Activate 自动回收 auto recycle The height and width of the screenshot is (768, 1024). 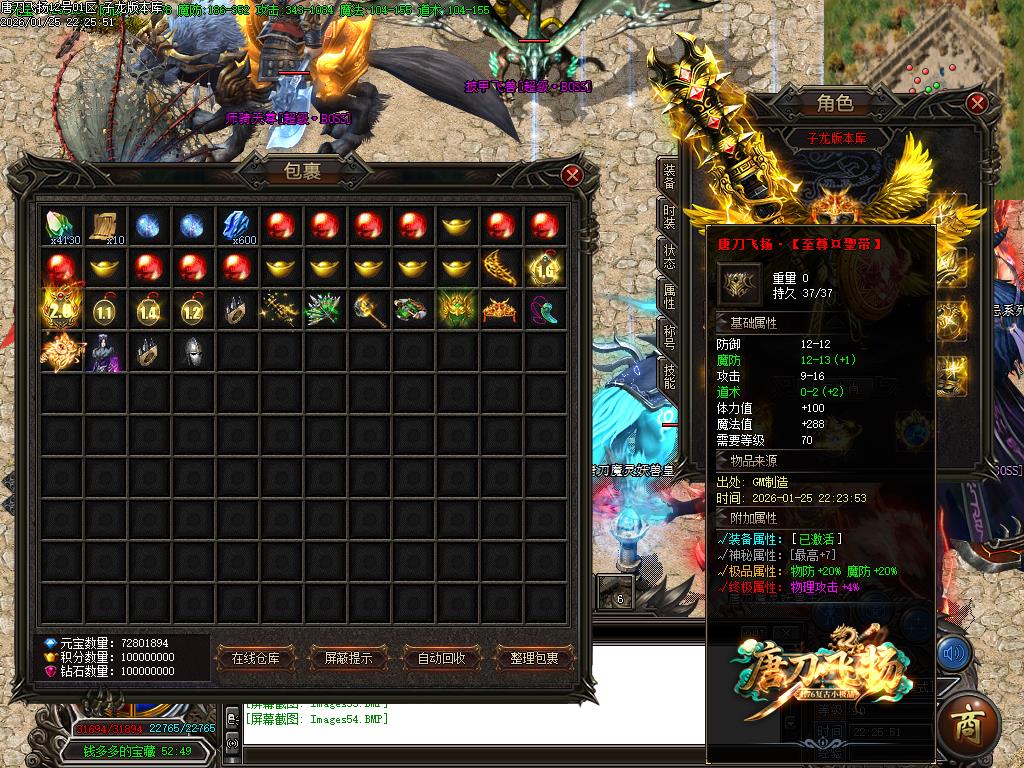(441, 658)
